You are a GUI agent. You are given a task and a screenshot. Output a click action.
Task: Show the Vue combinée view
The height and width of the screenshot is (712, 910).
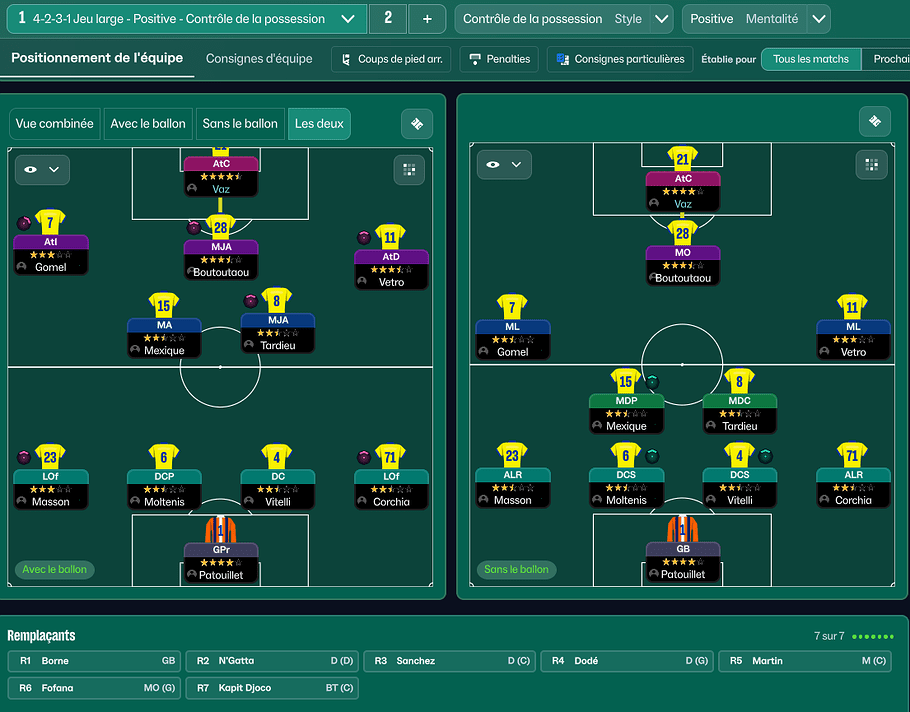(55, 124)
